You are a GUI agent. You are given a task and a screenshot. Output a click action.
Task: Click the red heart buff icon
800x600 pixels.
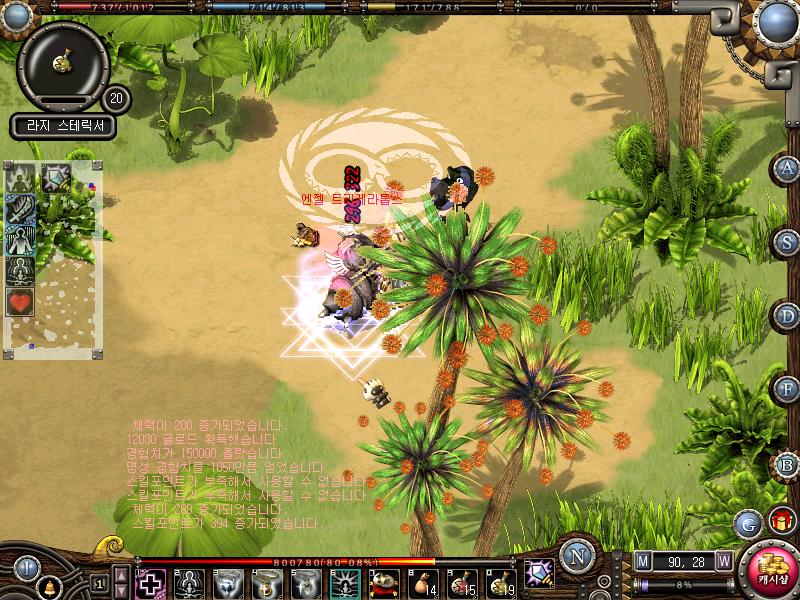[21, 300]
